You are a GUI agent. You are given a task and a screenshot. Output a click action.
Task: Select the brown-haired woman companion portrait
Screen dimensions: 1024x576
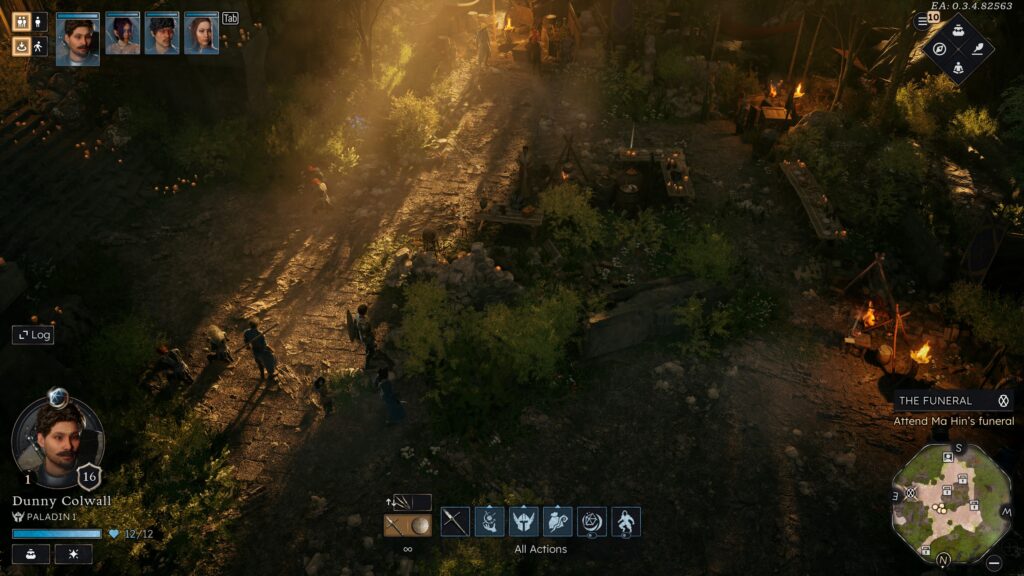coord(201,34)
